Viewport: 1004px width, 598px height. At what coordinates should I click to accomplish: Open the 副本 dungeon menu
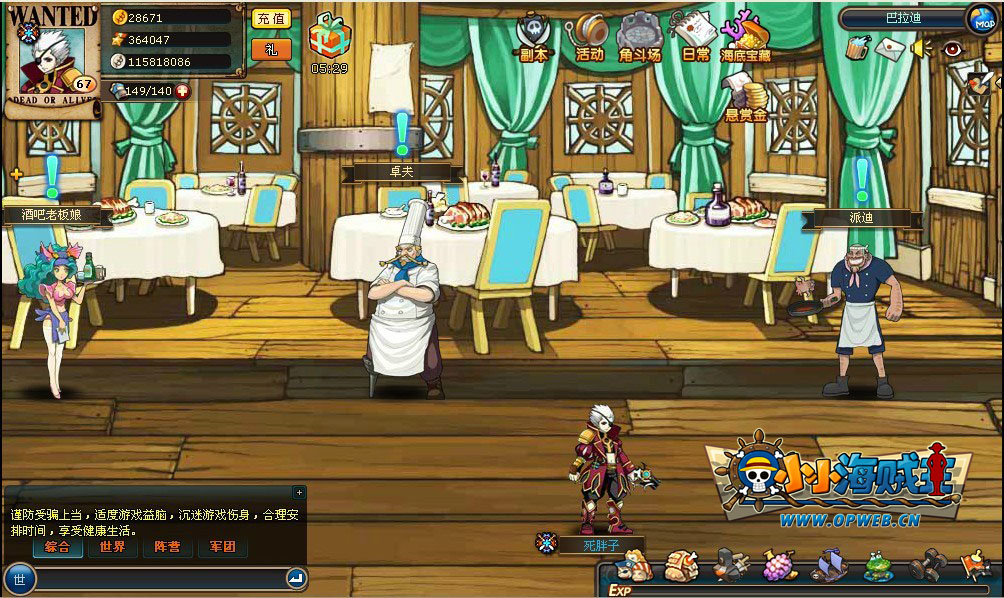534,37
